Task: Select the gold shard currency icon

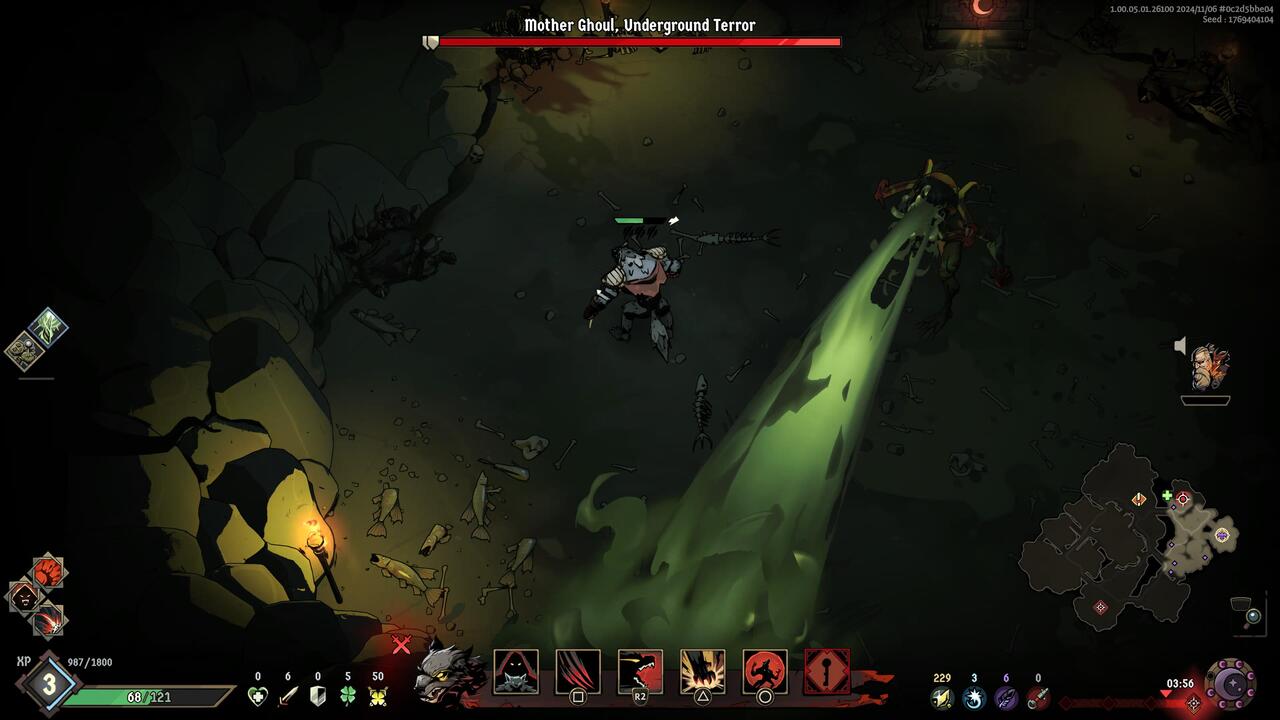Action: tap(942, 697)
